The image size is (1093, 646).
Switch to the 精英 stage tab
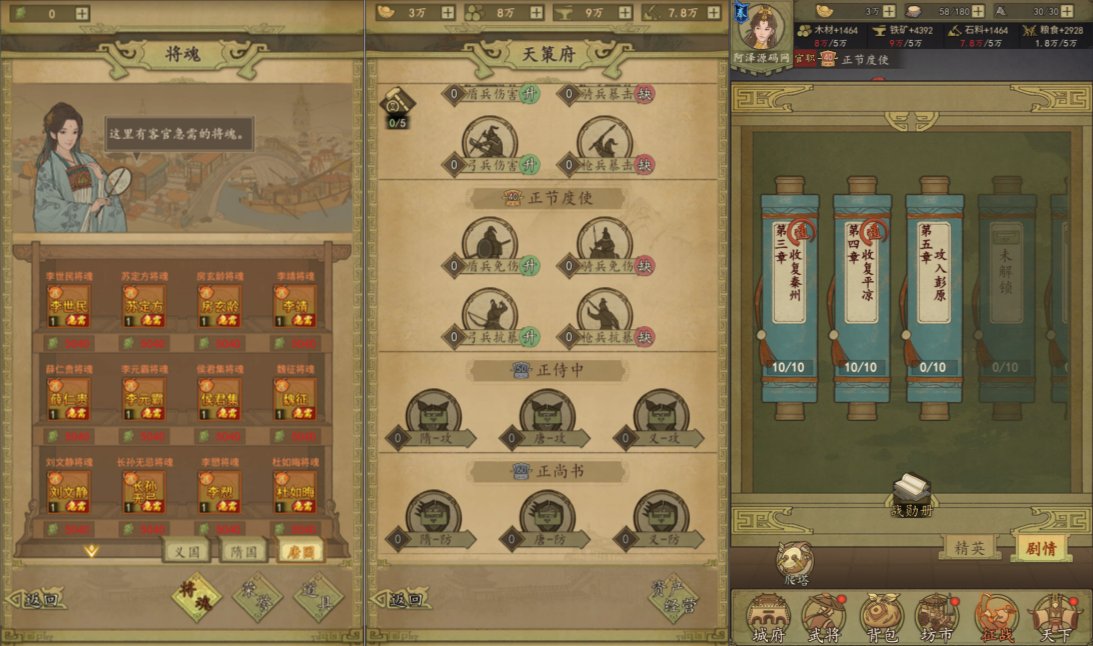coord(969,547)
